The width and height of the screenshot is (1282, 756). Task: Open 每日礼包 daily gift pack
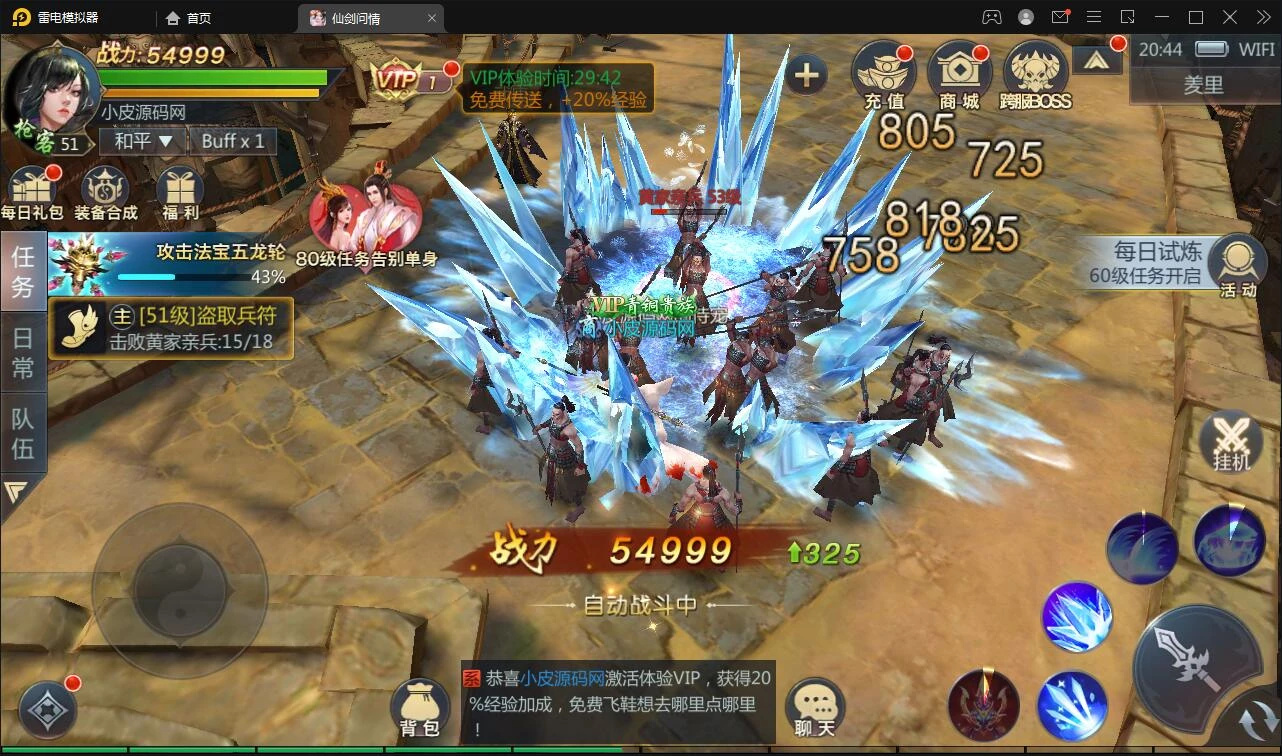32,192
